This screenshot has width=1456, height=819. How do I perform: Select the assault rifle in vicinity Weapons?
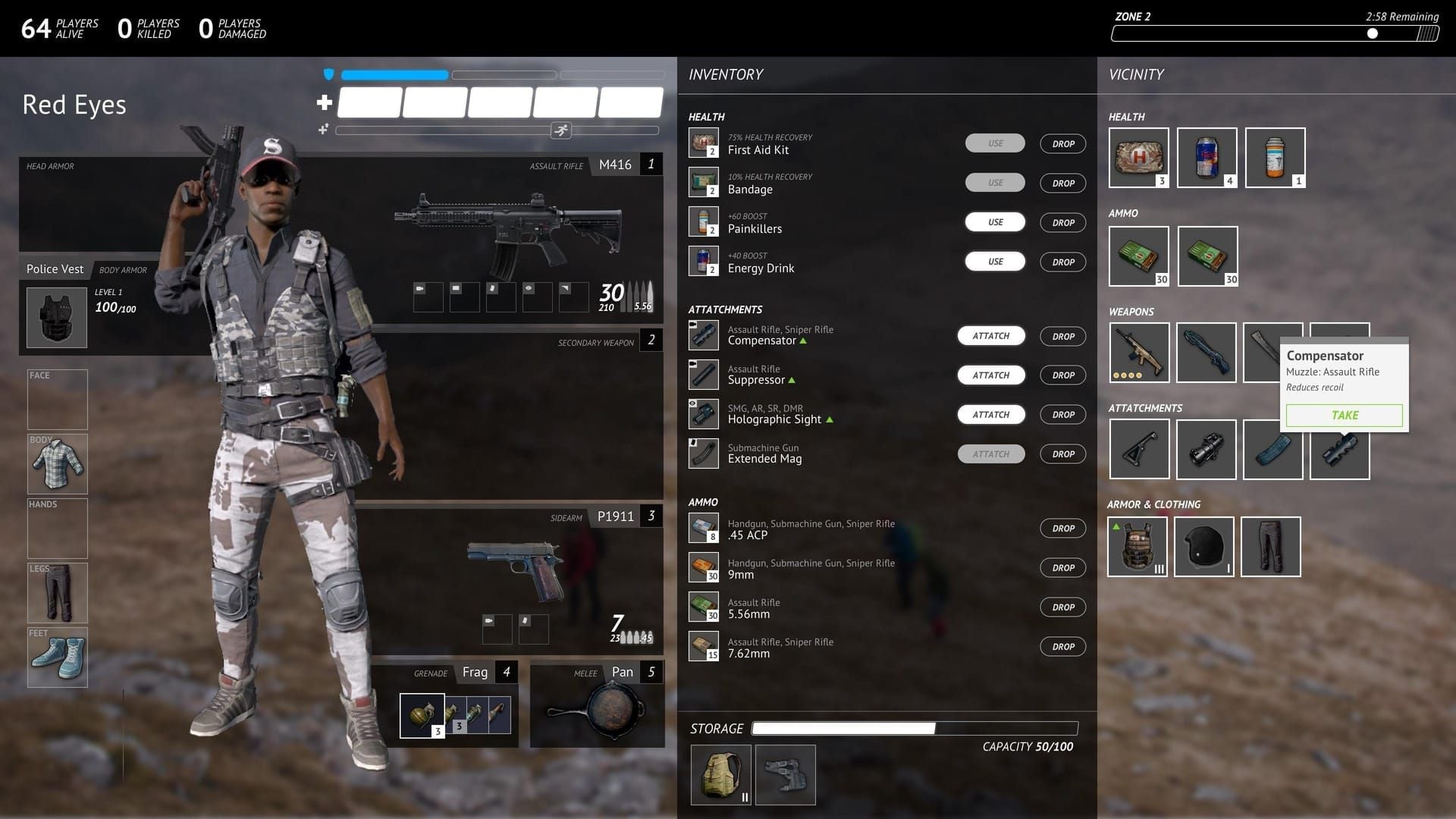[1139, 352]
